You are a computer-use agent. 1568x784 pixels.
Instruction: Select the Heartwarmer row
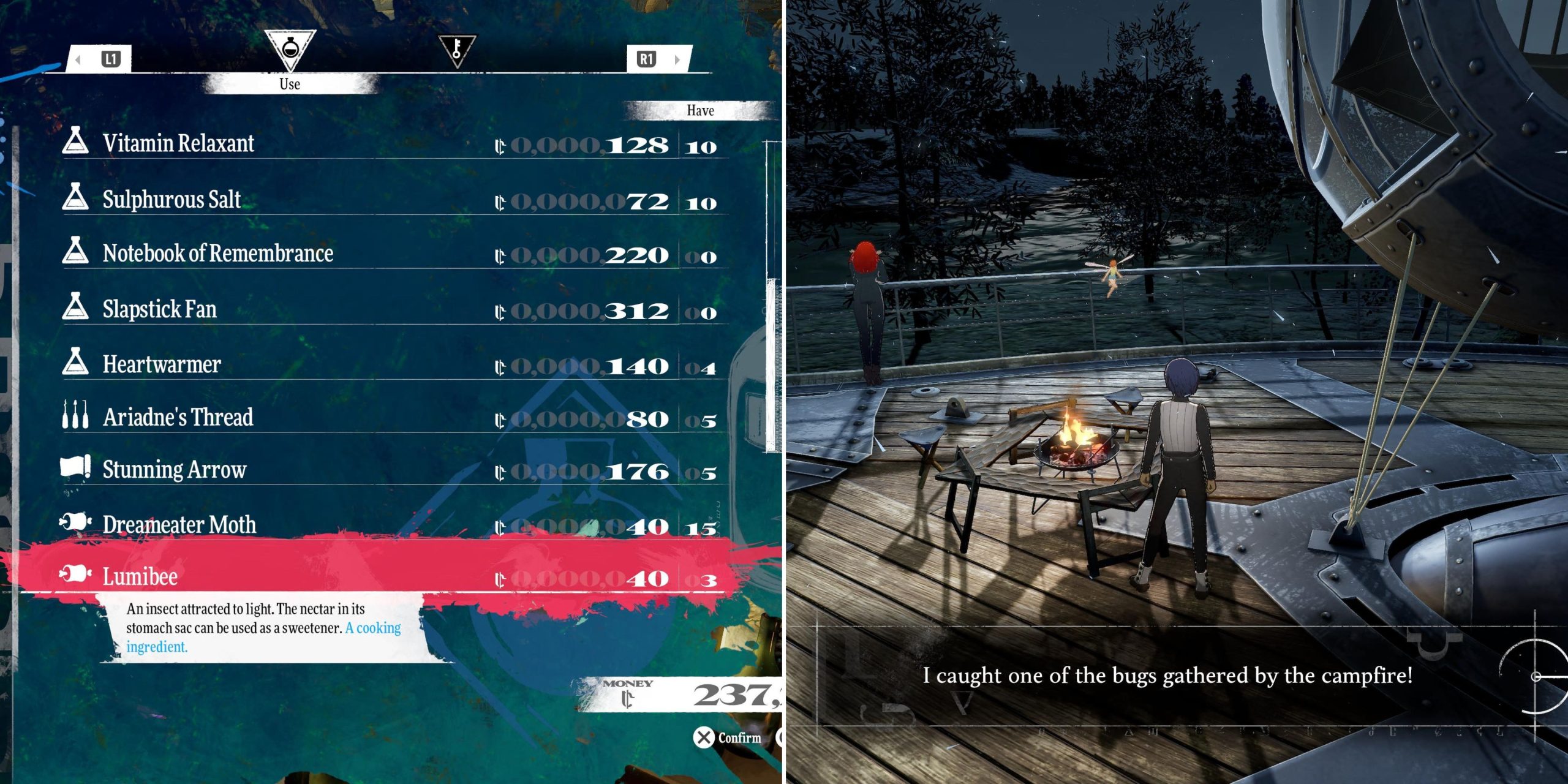[162, 364]
